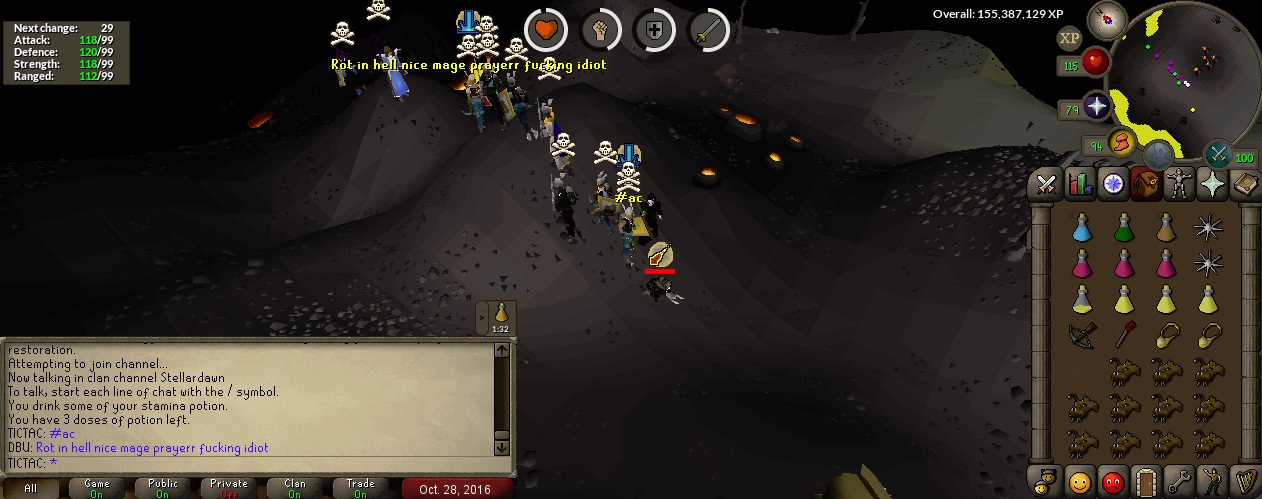The height and width of the screenshot is (499, 1262).
Task: Switch to the Magic spellbook tab
Action: tap(1245, 184)
